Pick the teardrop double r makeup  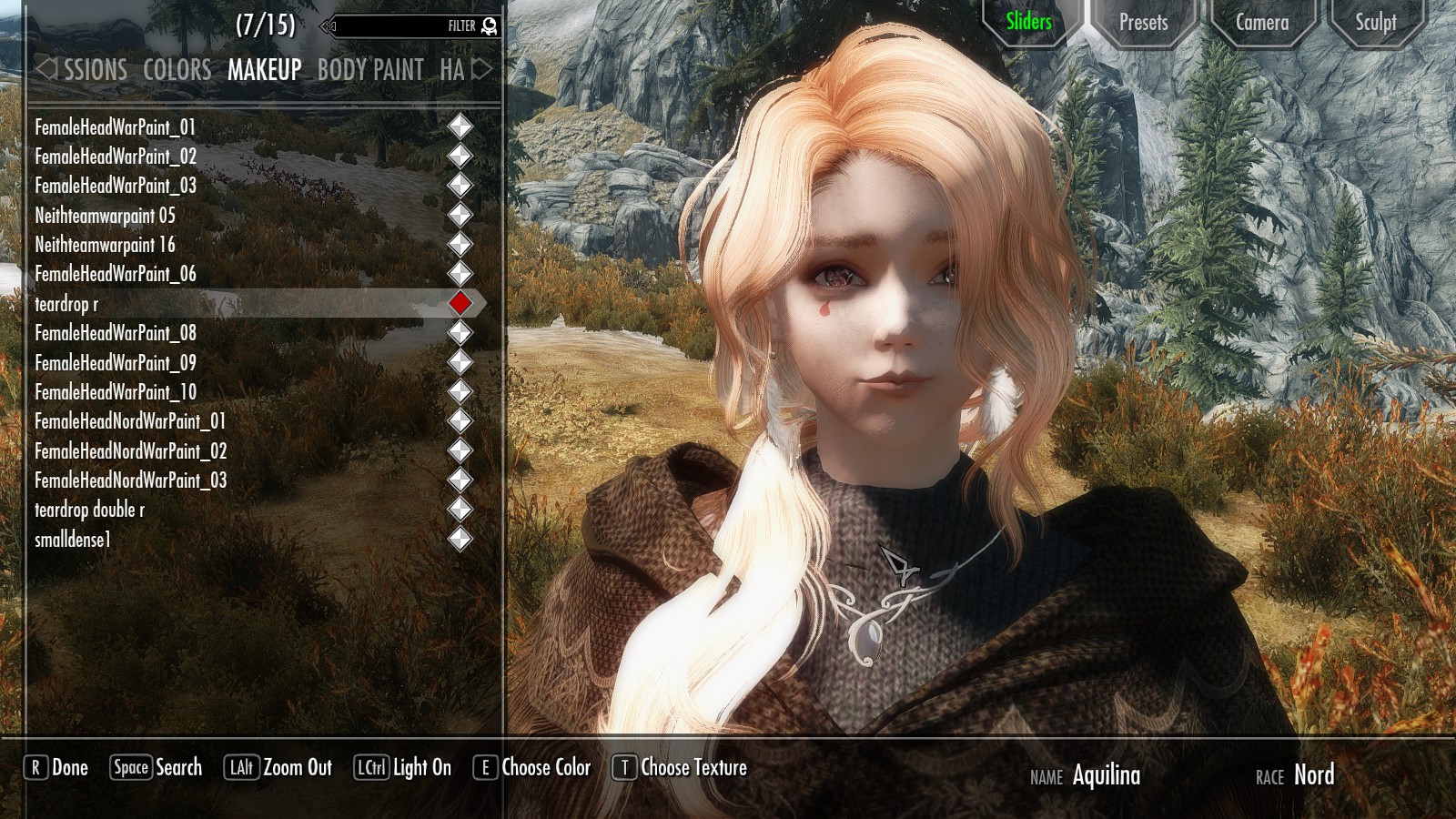pos(89,510)
